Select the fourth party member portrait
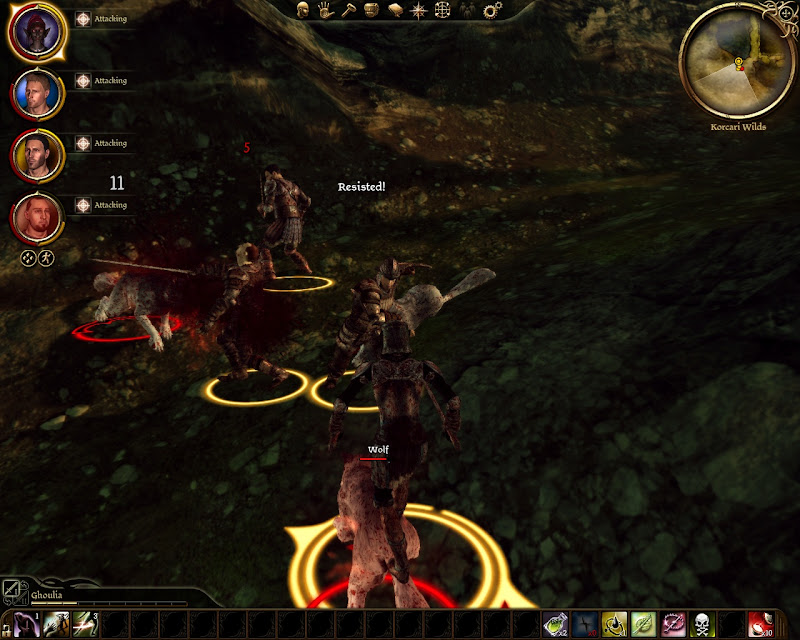The width and height of the screenshot is (800, 640). click(x=37, y=218)
